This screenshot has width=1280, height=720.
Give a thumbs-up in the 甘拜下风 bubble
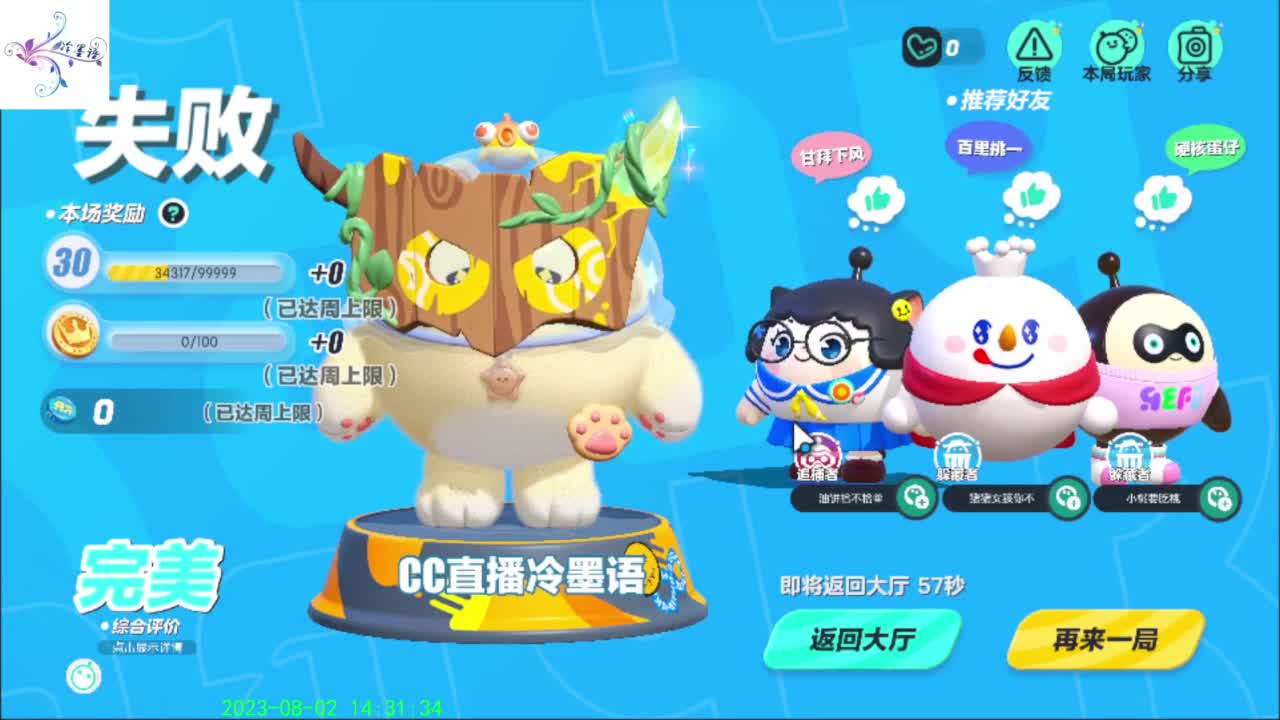pyautogui.click(x=877, y=196)
